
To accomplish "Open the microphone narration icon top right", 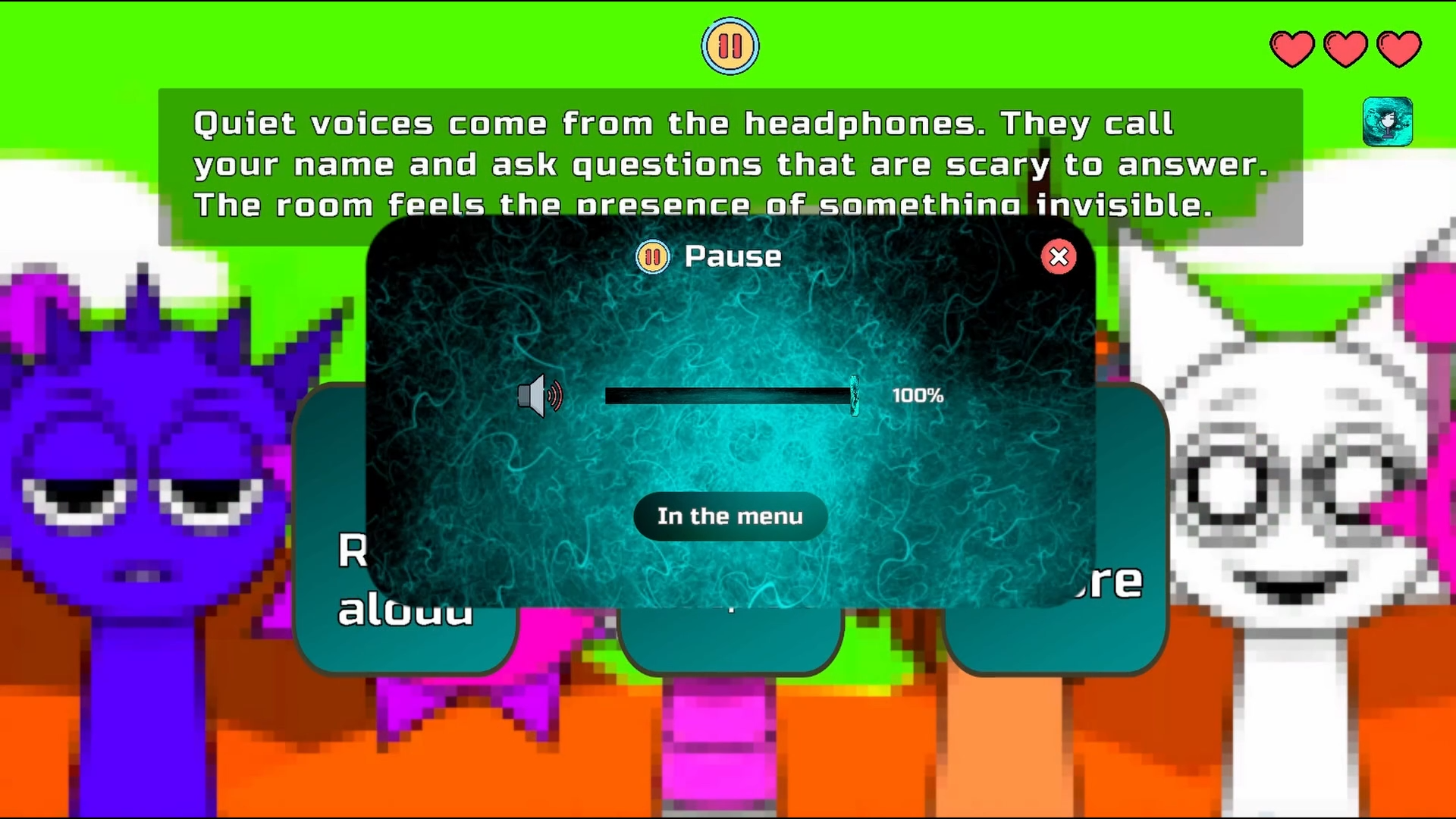I will (1388, 121).
